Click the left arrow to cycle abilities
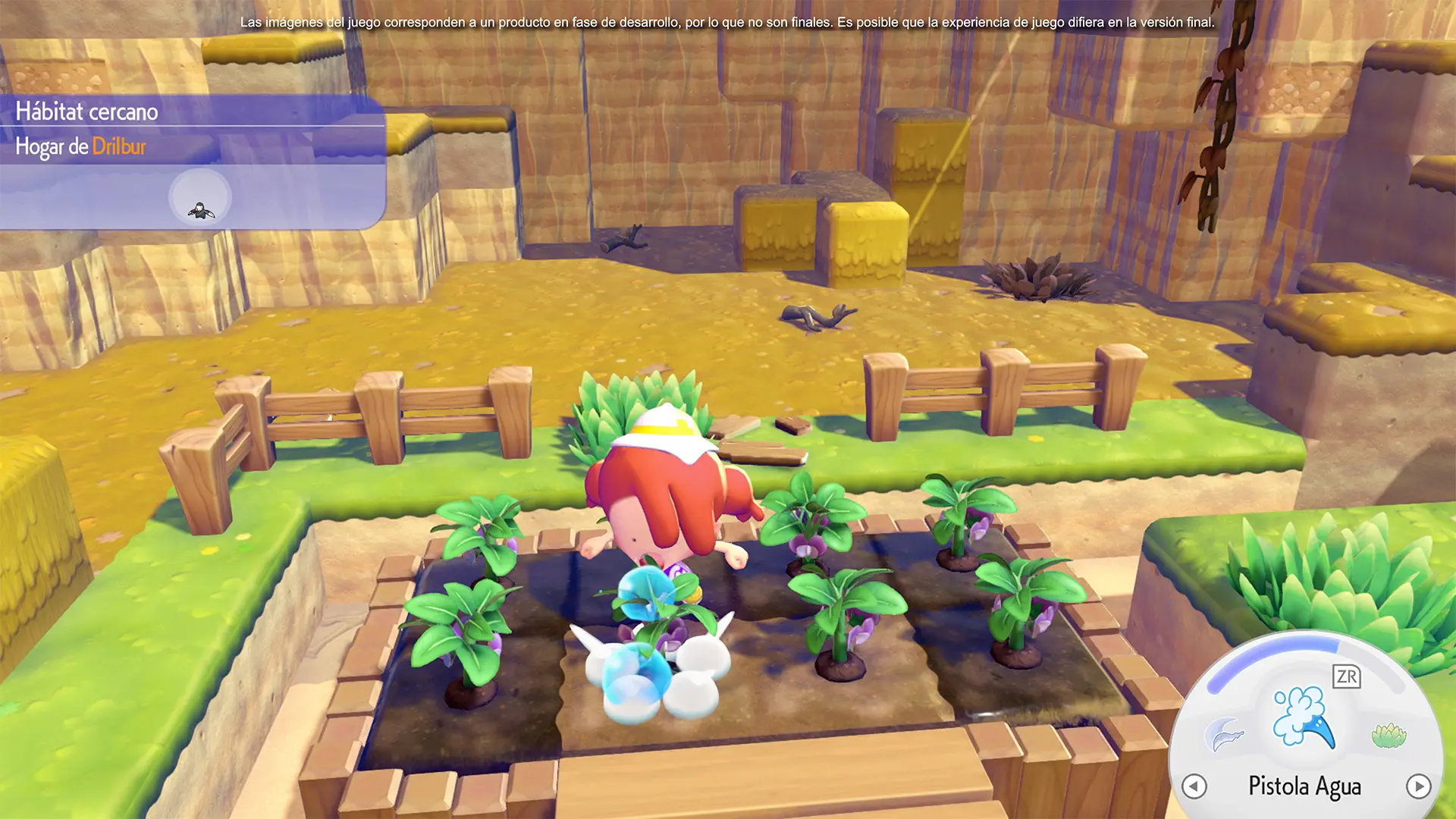The image size is (1456, 819). (1194, 786)
